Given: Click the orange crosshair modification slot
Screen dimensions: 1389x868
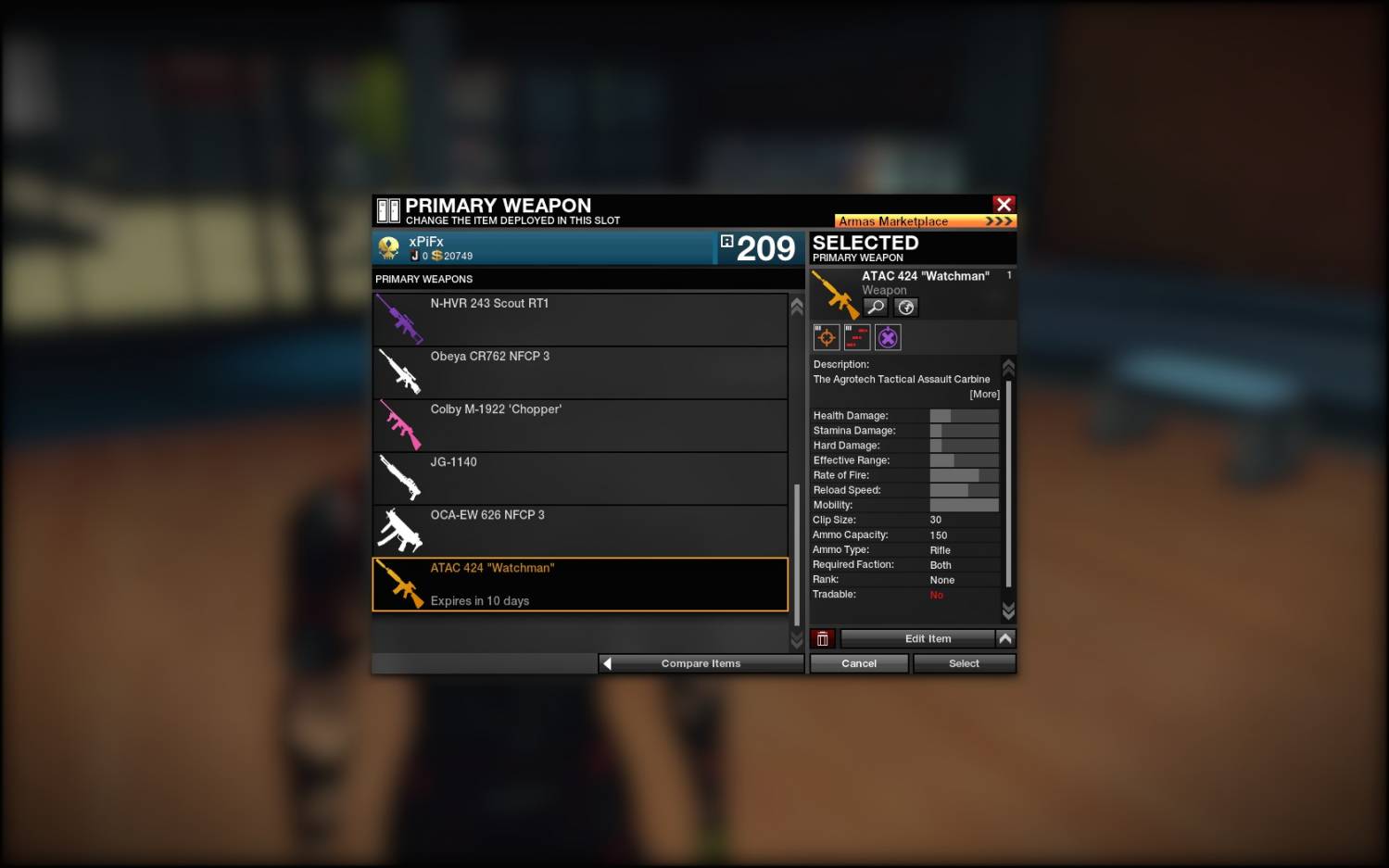Looking at the screenshot, I should [x=827, y=337].
